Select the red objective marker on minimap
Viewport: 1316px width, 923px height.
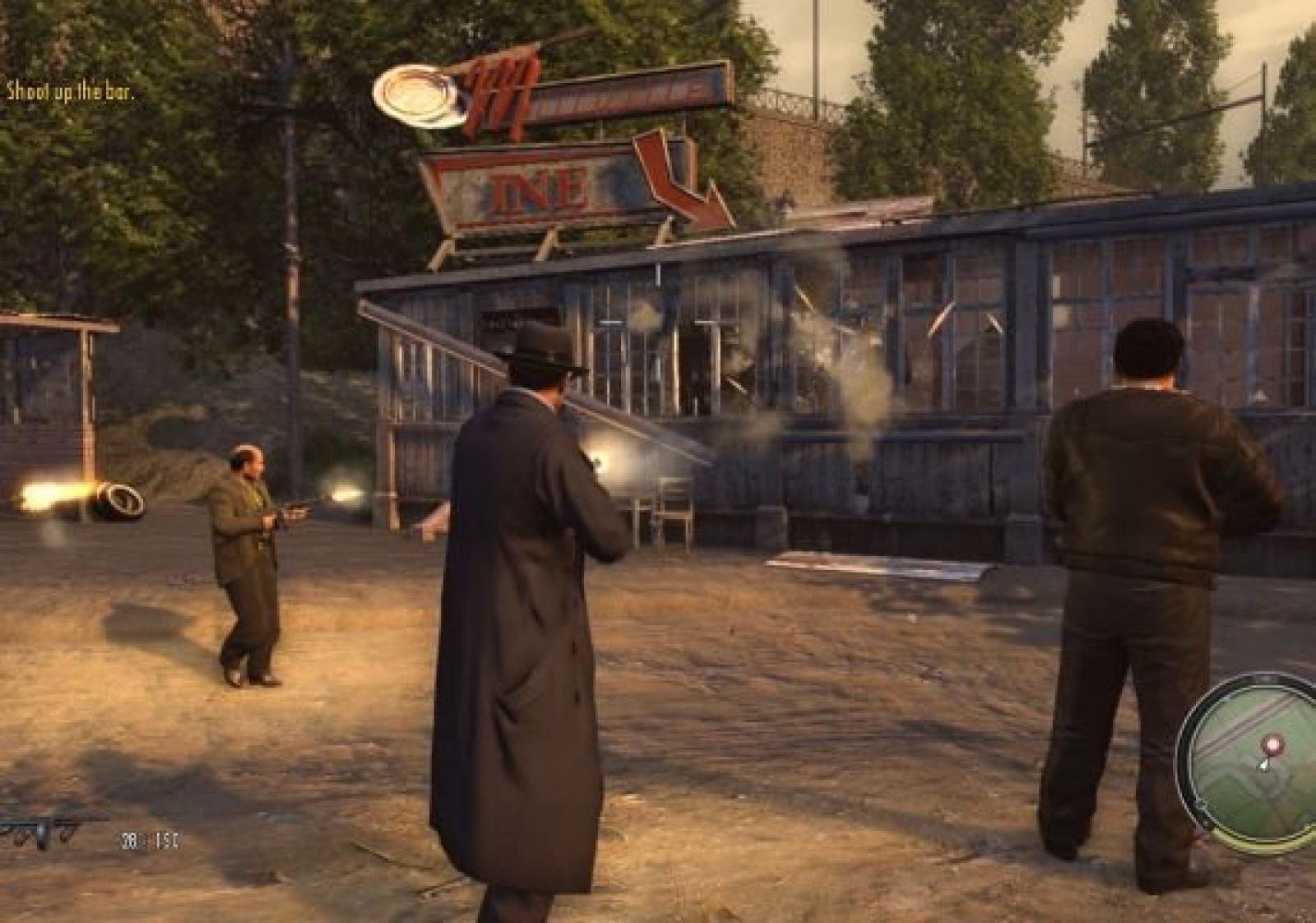[1272, 746]
